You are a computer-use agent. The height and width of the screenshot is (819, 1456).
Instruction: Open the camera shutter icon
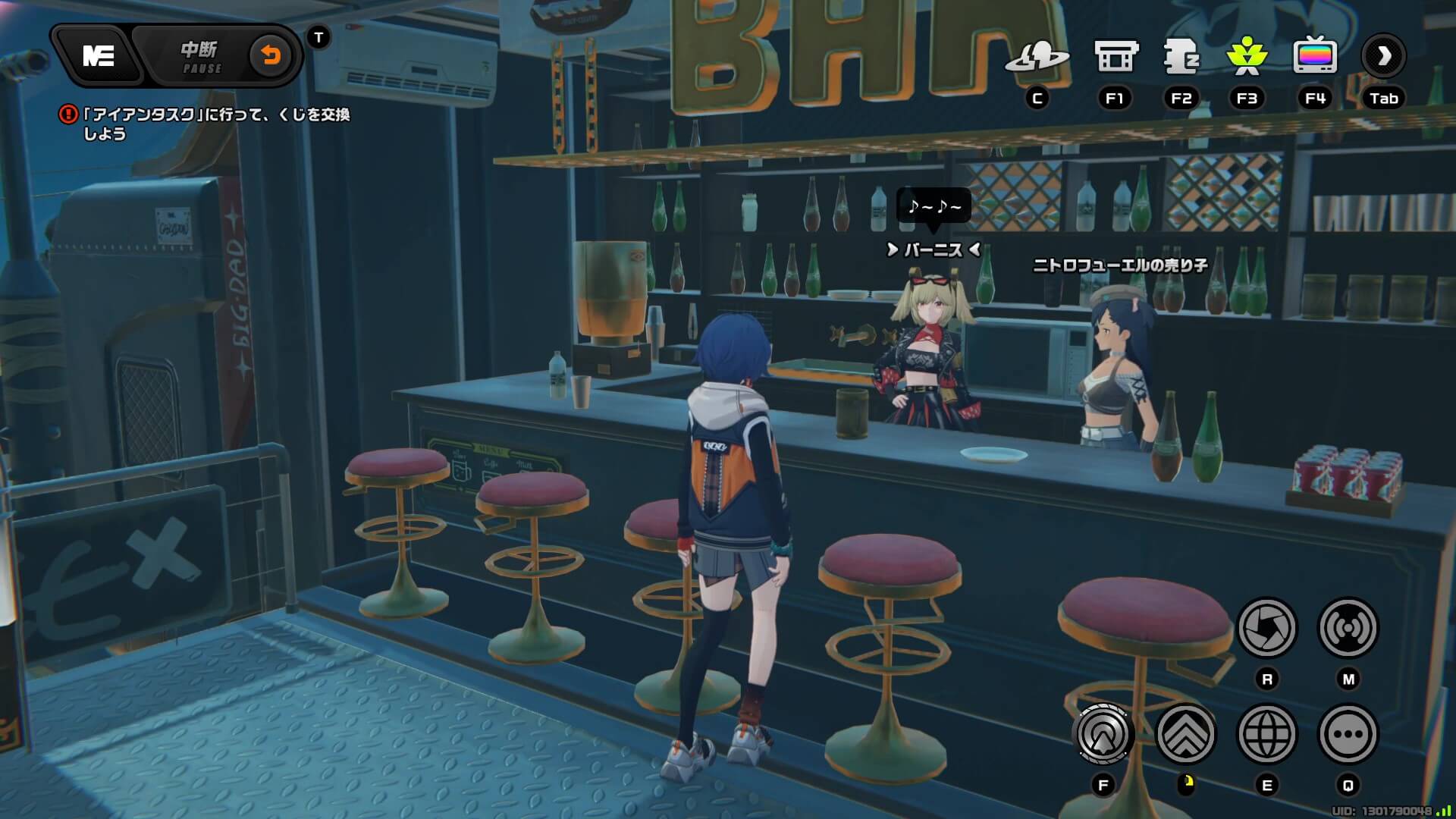1266,628
